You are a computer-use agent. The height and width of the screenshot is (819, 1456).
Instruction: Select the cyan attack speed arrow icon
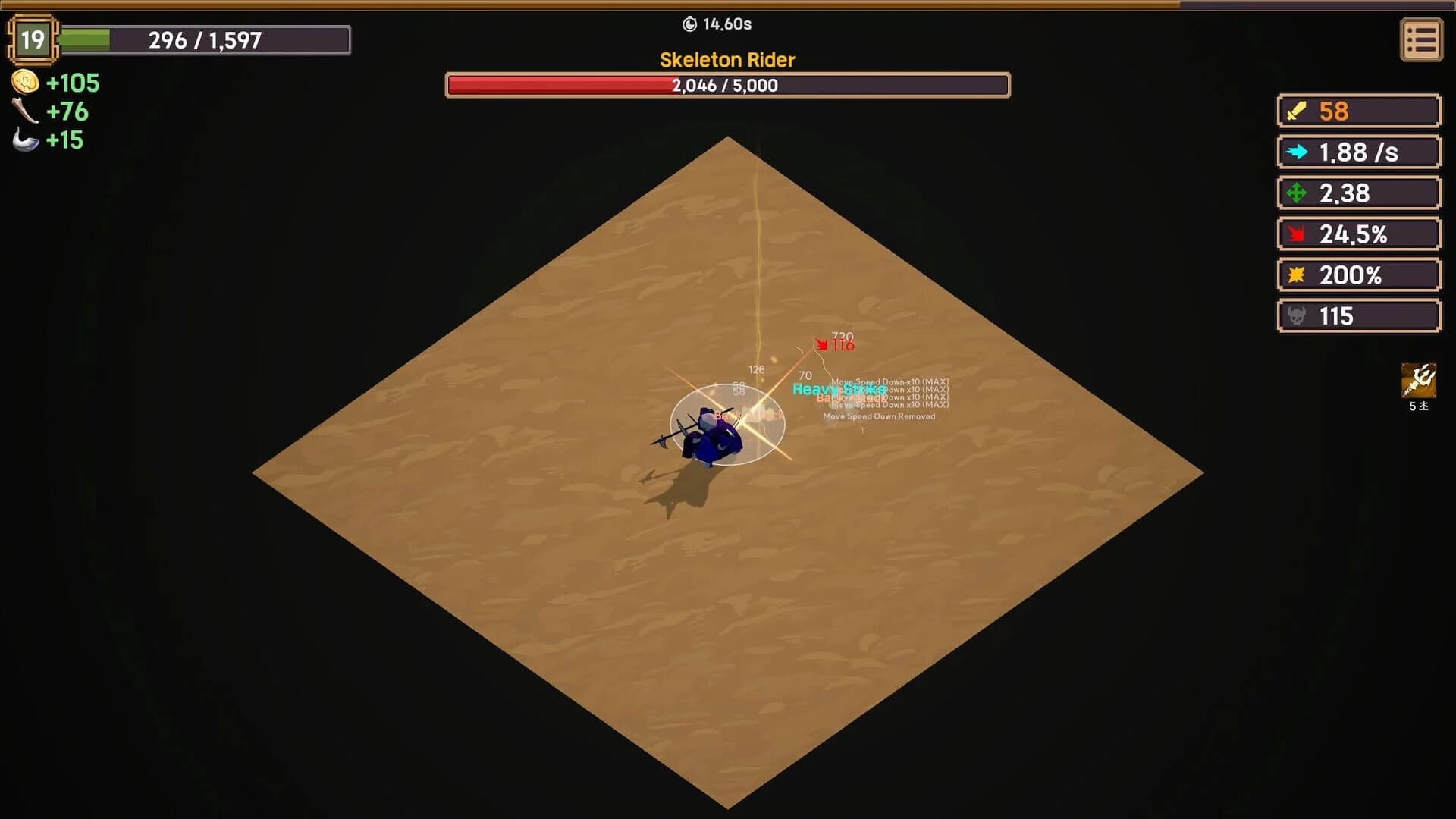coord(1298,152)
